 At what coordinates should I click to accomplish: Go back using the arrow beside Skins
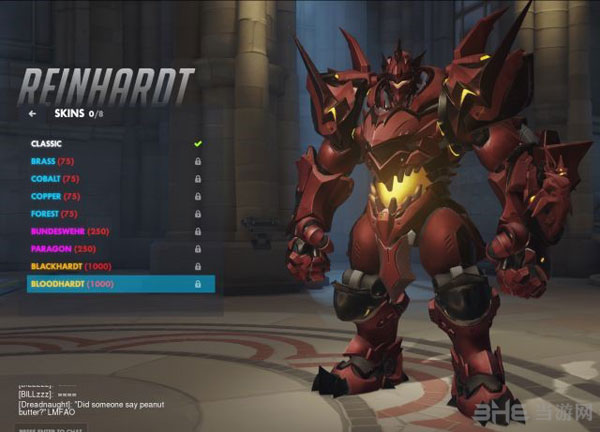click(x=33, y=114)
